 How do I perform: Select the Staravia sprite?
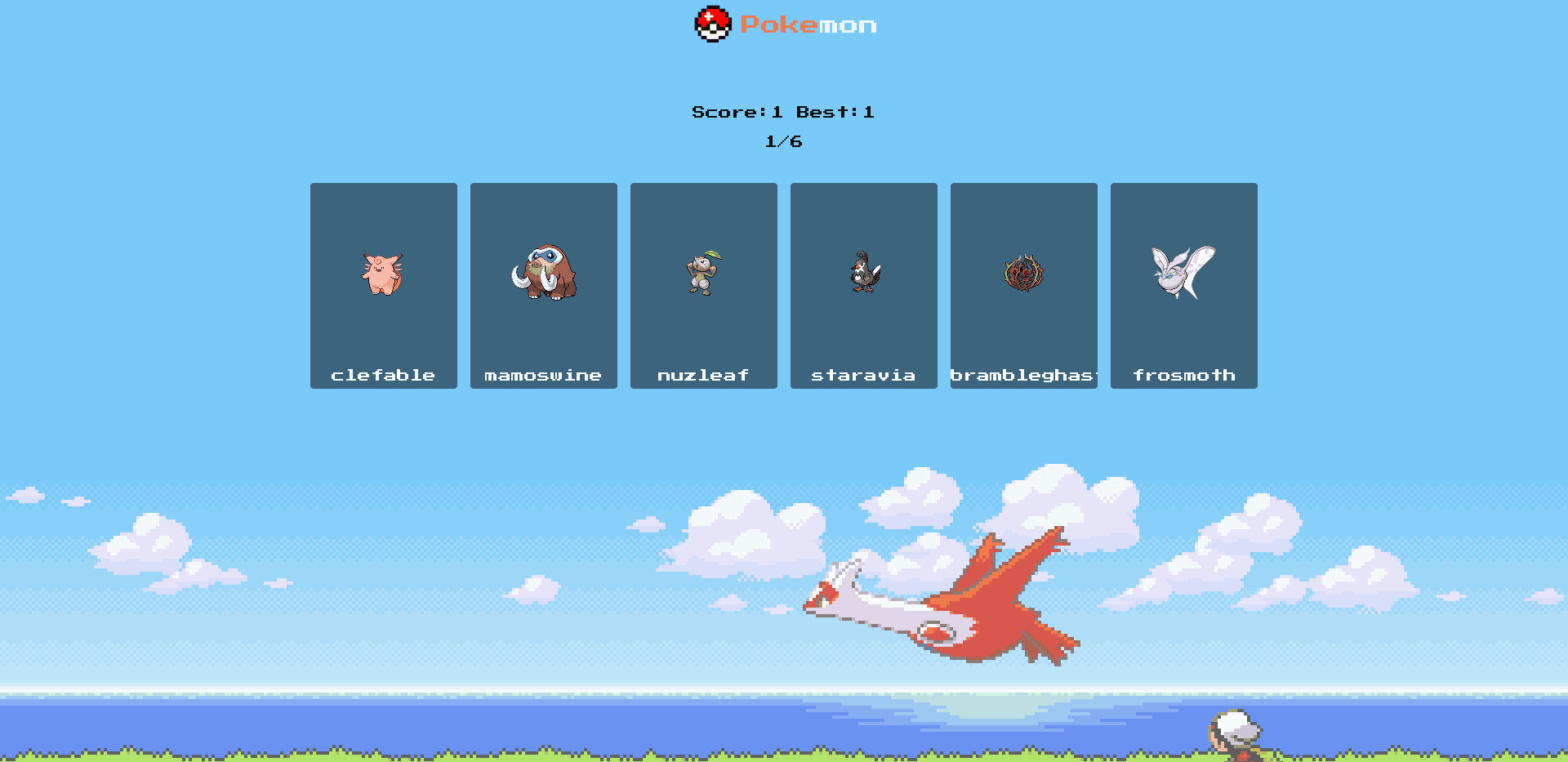[x=863, y=274]
